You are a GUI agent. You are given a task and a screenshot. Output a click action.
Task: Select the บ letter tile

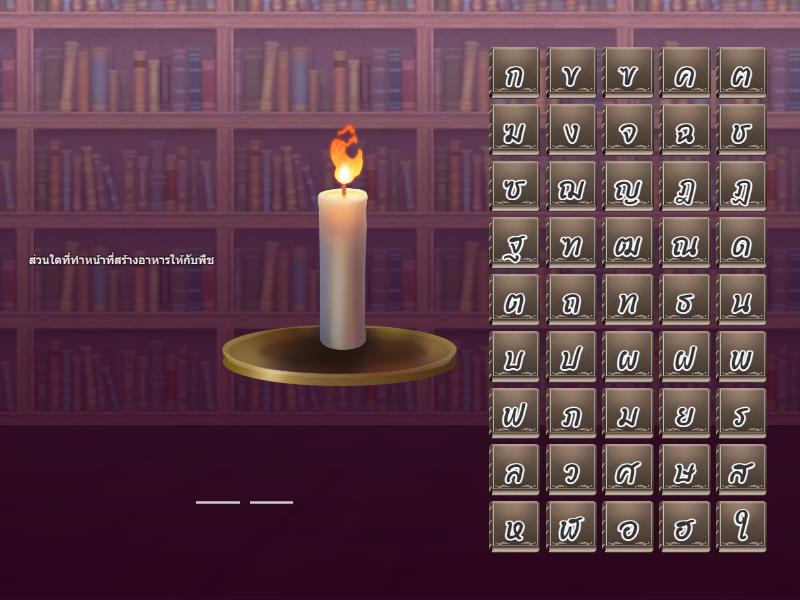514,356
